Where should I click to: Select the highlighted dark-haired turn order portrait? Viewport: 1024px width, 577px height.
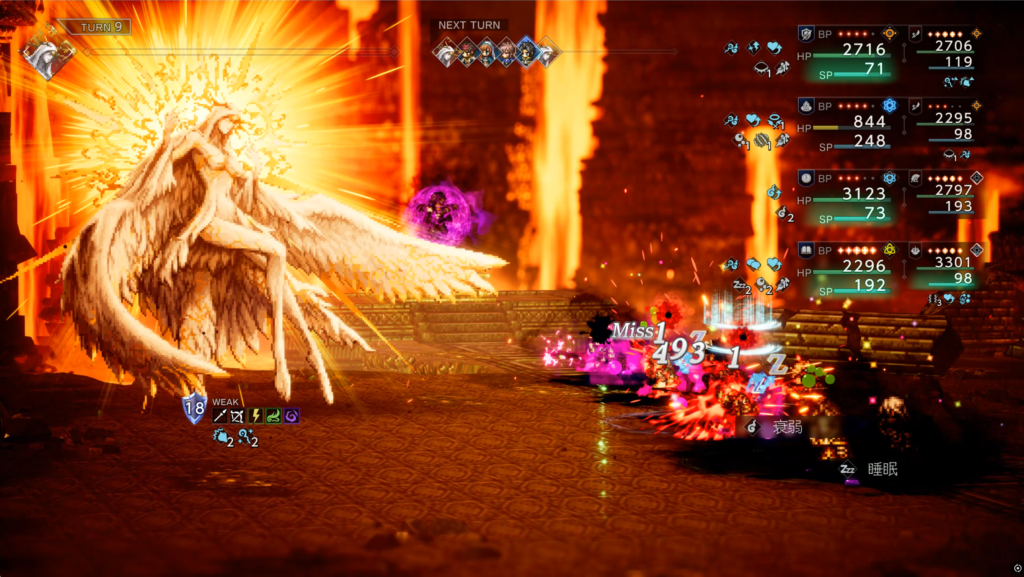[527, 52]
